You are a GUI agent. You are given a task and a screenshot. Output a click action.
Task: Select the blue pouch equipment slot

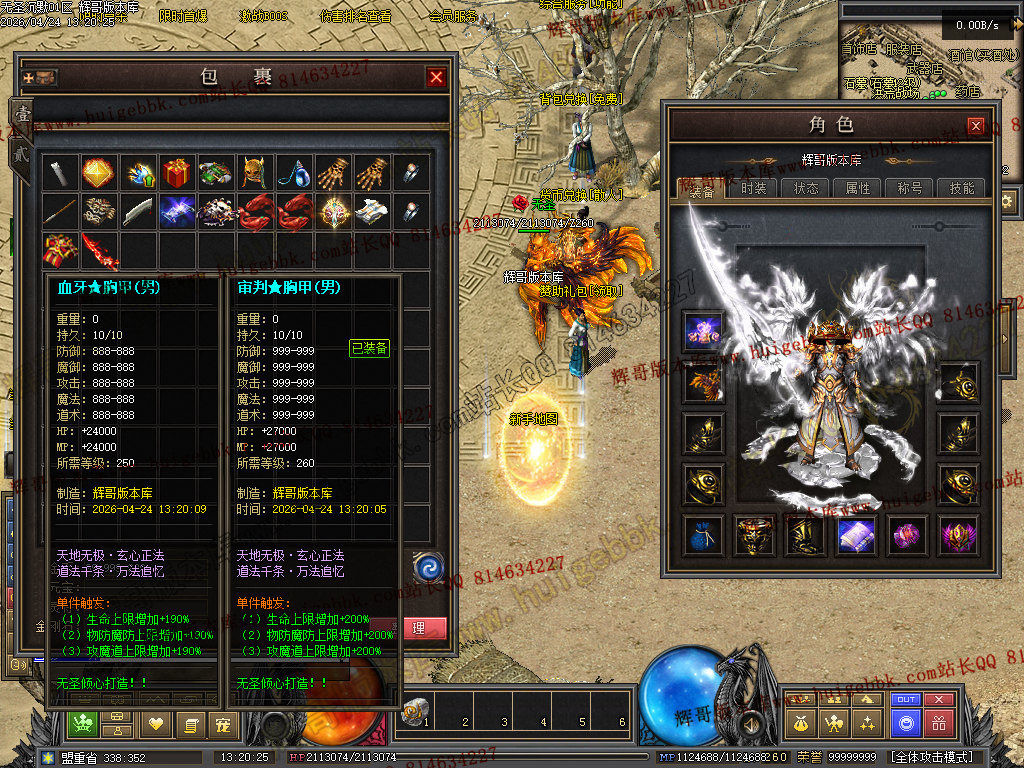coord(702,535)
